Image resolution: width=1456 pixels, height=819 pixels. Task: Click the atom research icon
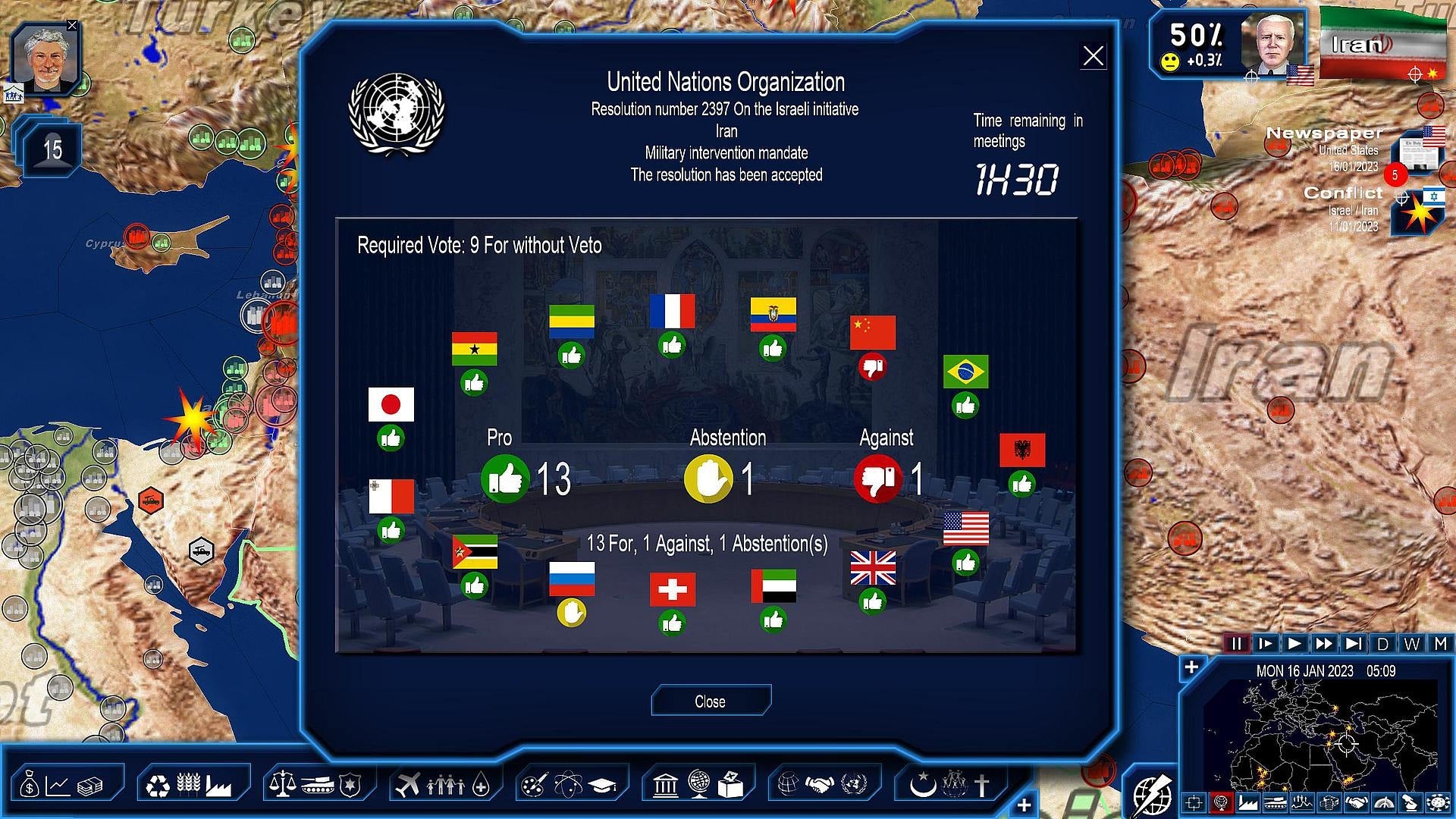[567, 786]
